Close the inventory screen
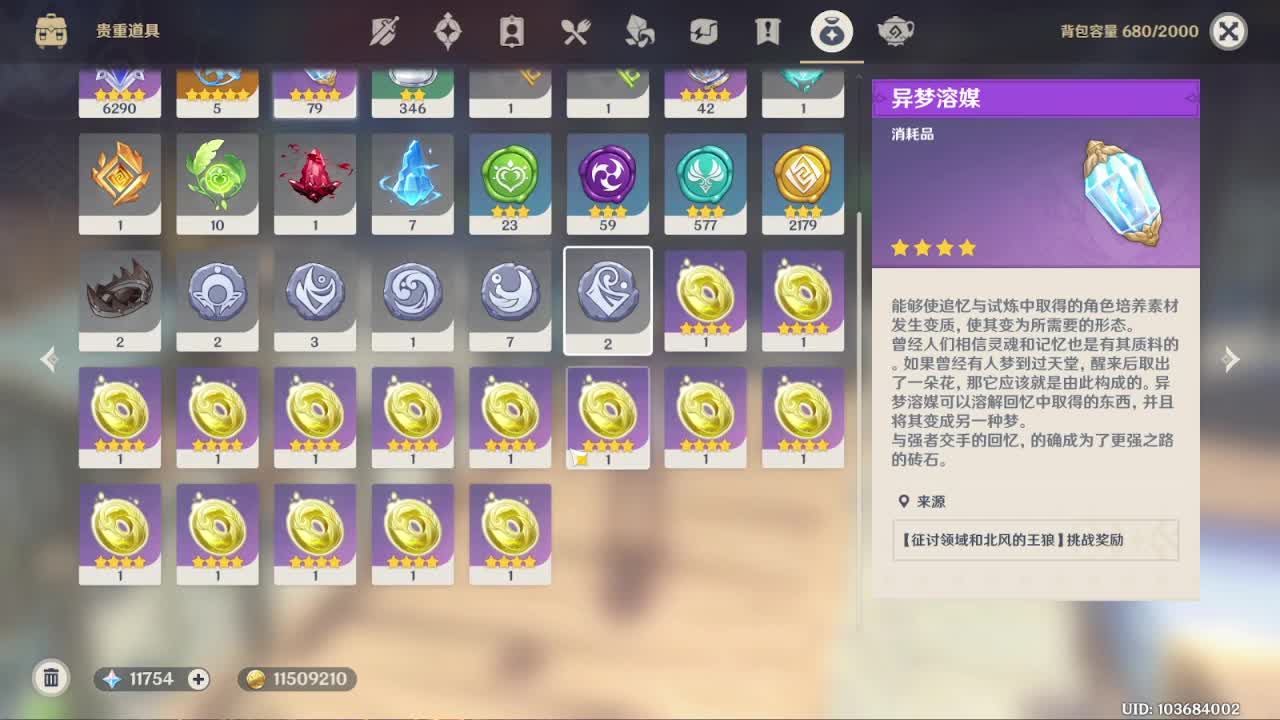 pos(1228,30)
